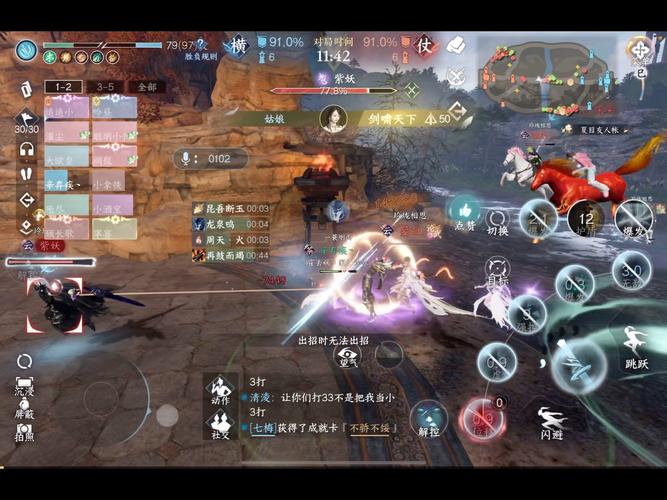
Task: Switch to the 3-5 team tab
Action: [104, 87]
